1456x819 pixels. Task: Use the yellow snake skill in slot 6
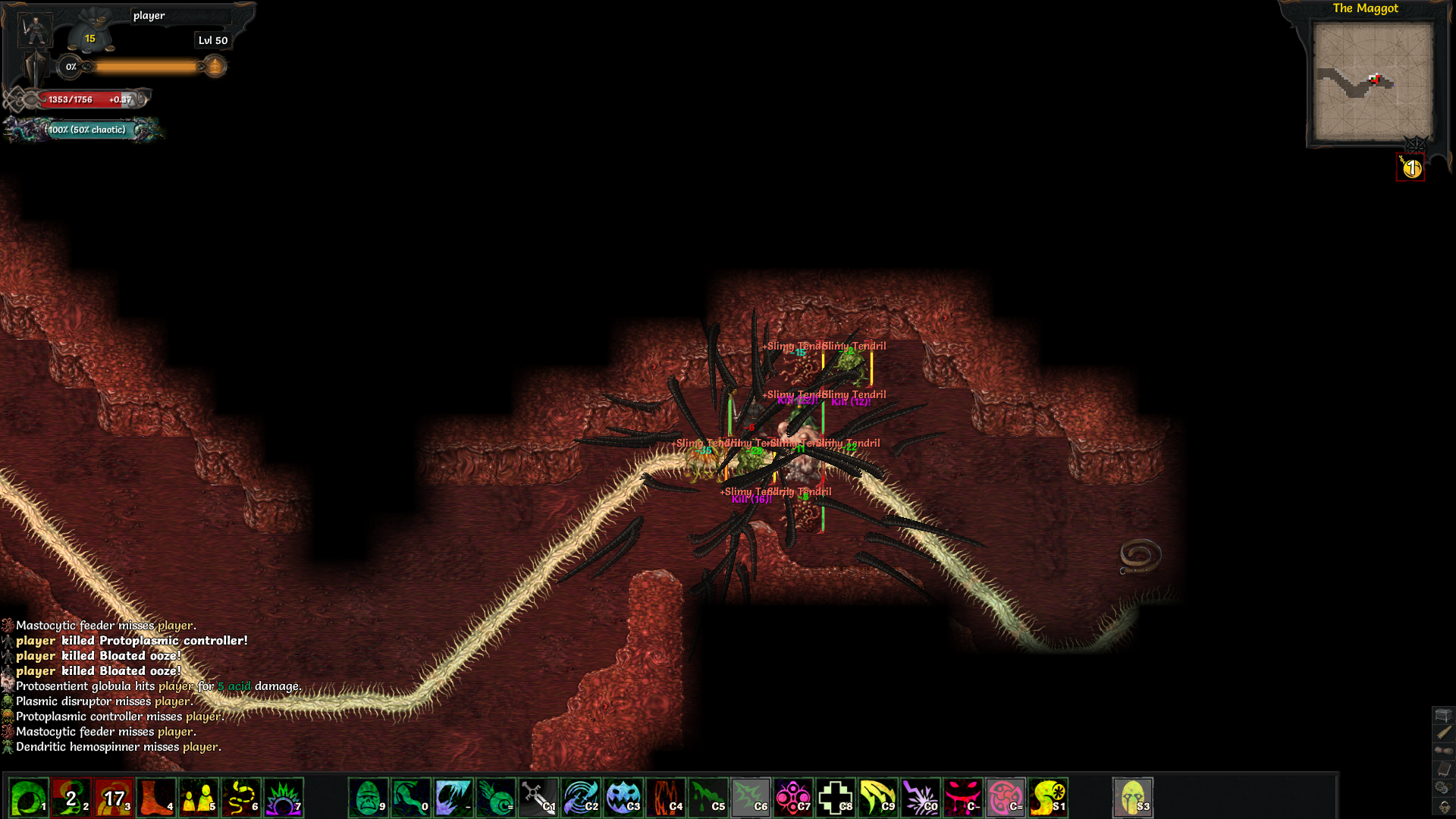tap(241, 799)
